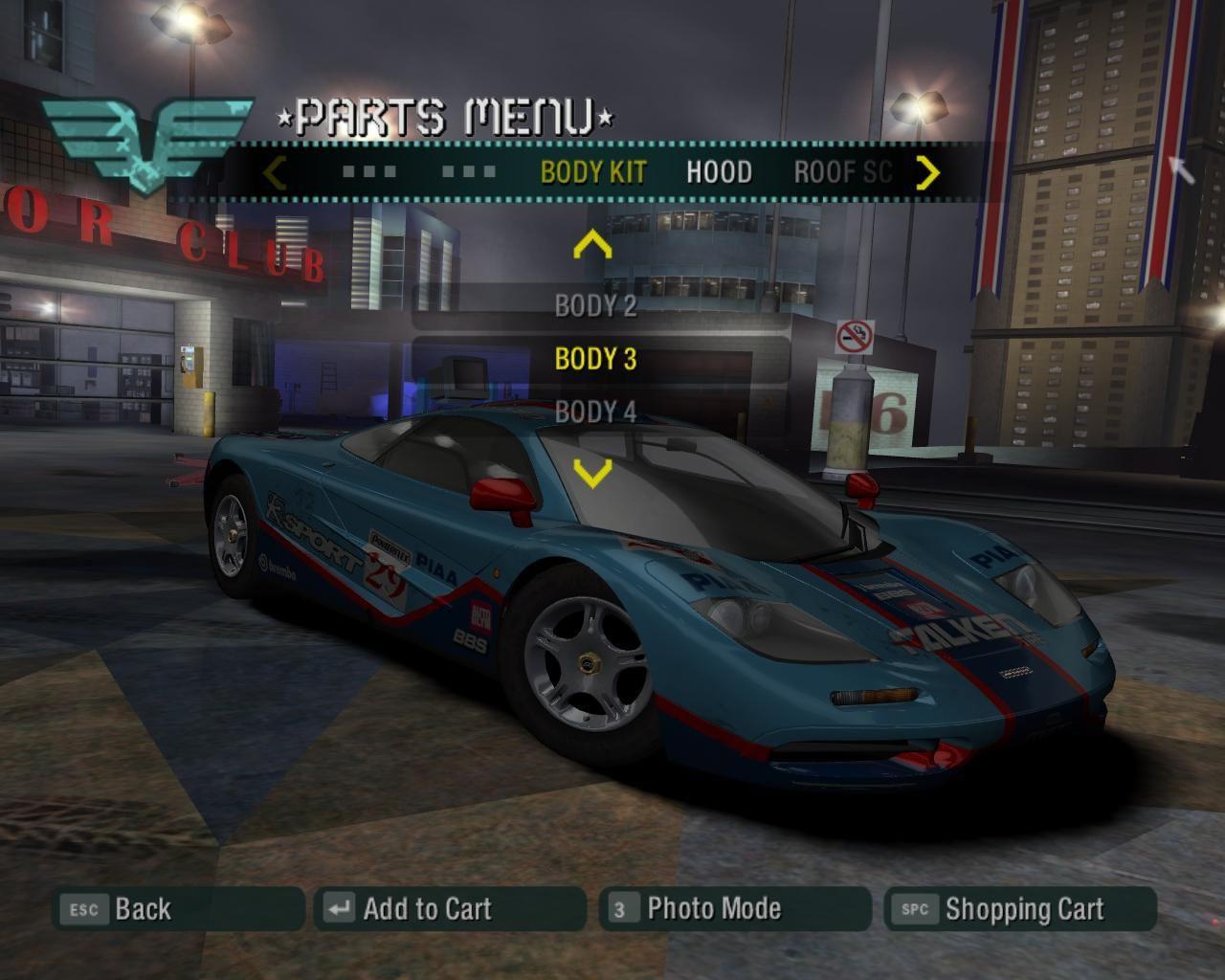Image resolution: width=1225 pixels, height=980 pixels.
Task: Pick the Body 4 kit option
Action: [x=595, y=412]
